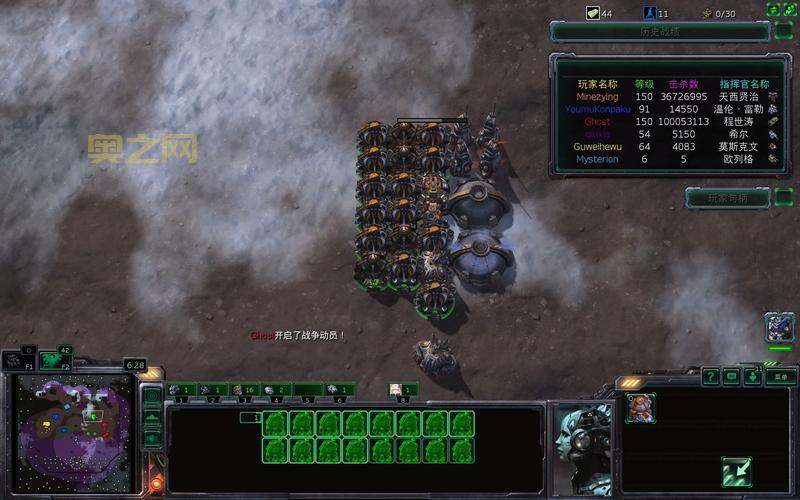Click the green arrow command button
The height and width of the screenshot is (500, 800).
(737, 470)
